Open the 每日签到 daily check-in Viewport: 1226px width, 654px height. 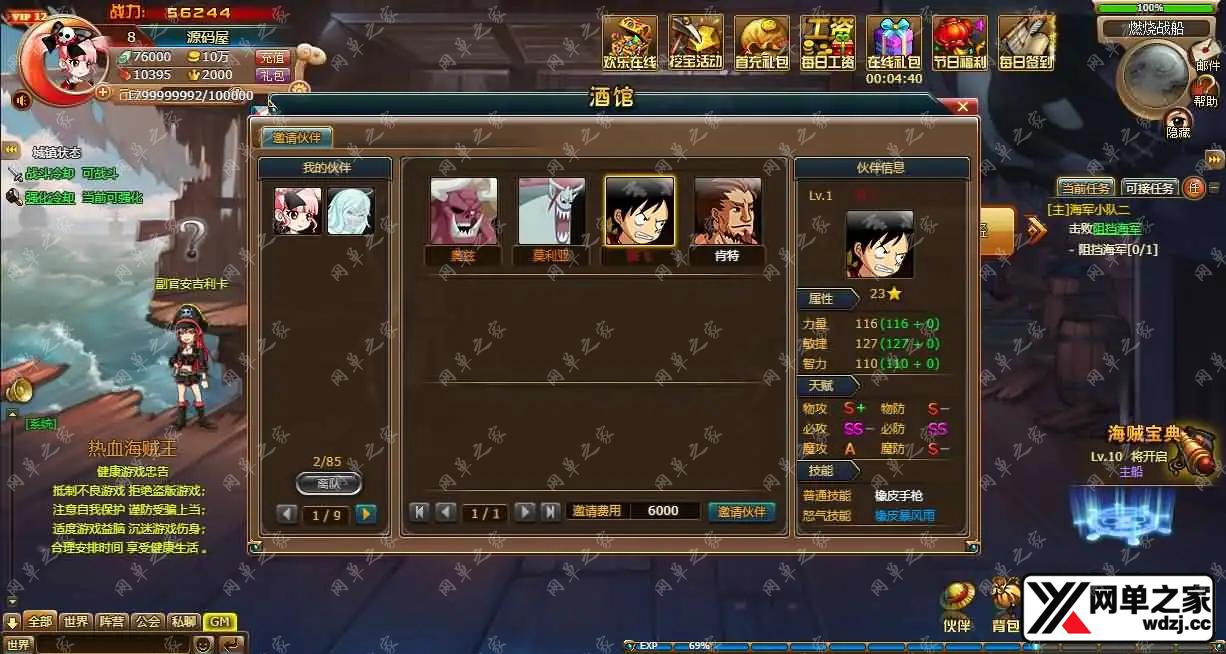(x=1025, y=43)
